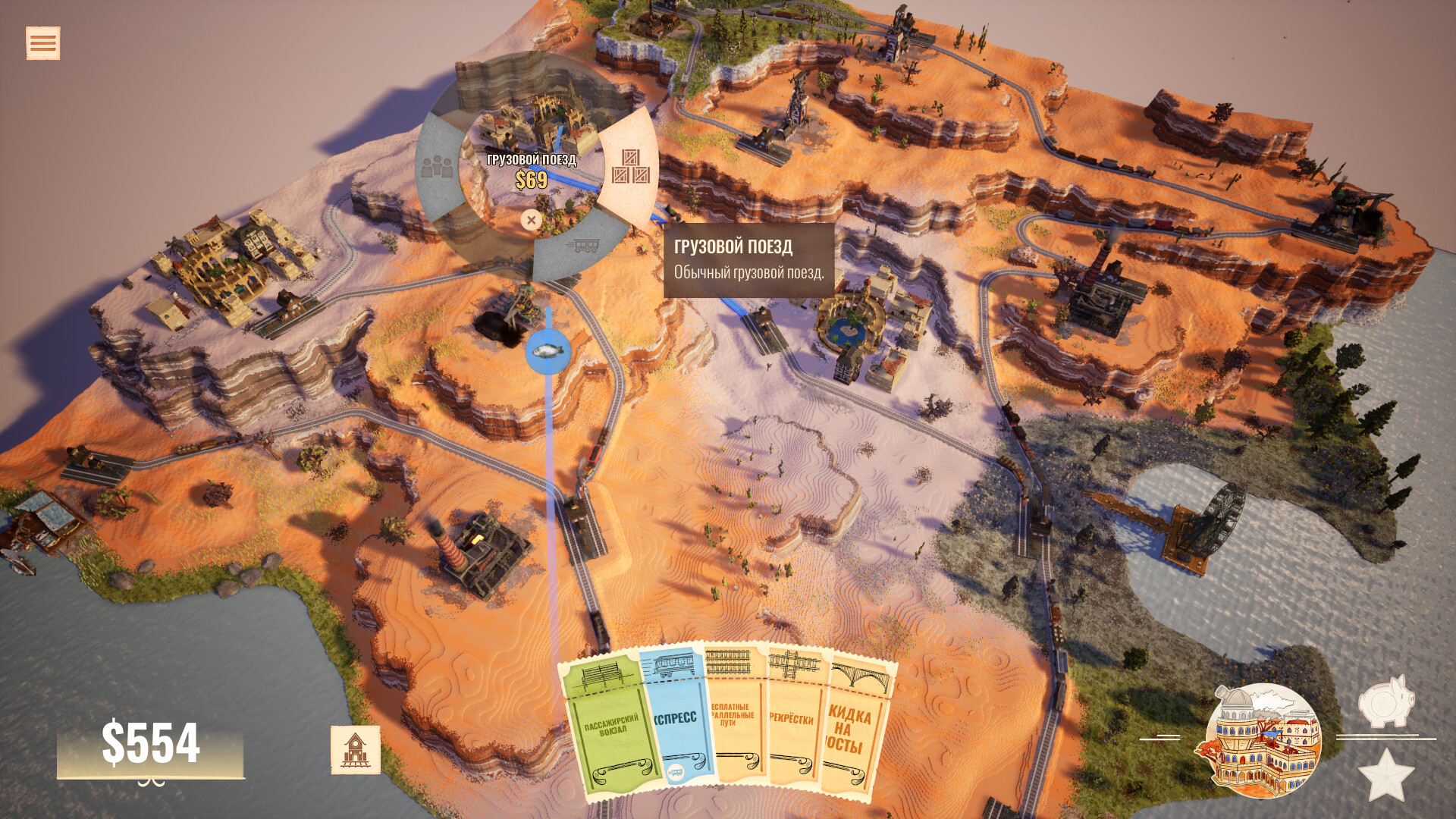Open the city observatory portrait
The image size is (1456, 819).
(1263, 741)
